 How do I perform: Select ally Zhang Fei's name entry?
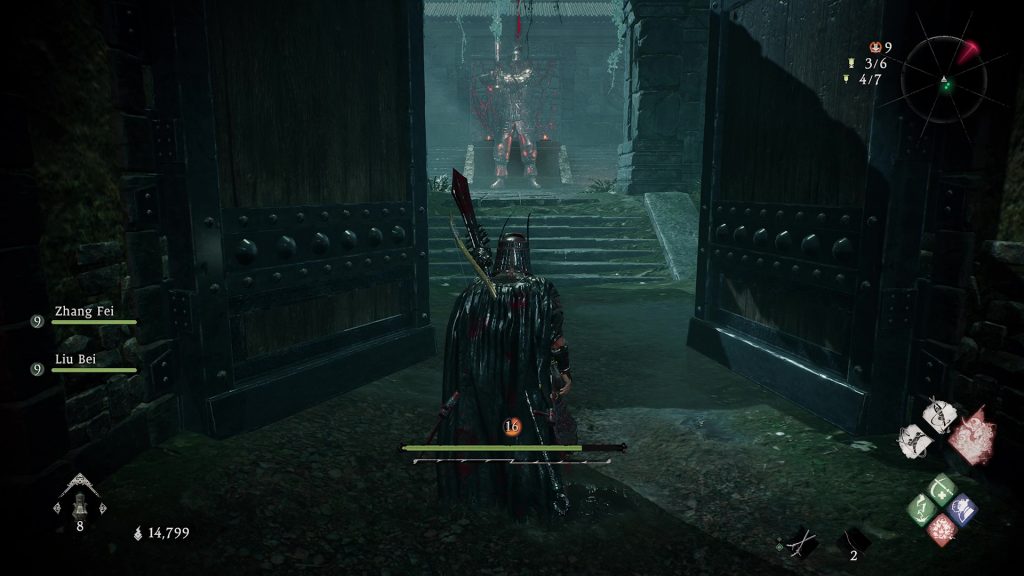tap(84, 312)
